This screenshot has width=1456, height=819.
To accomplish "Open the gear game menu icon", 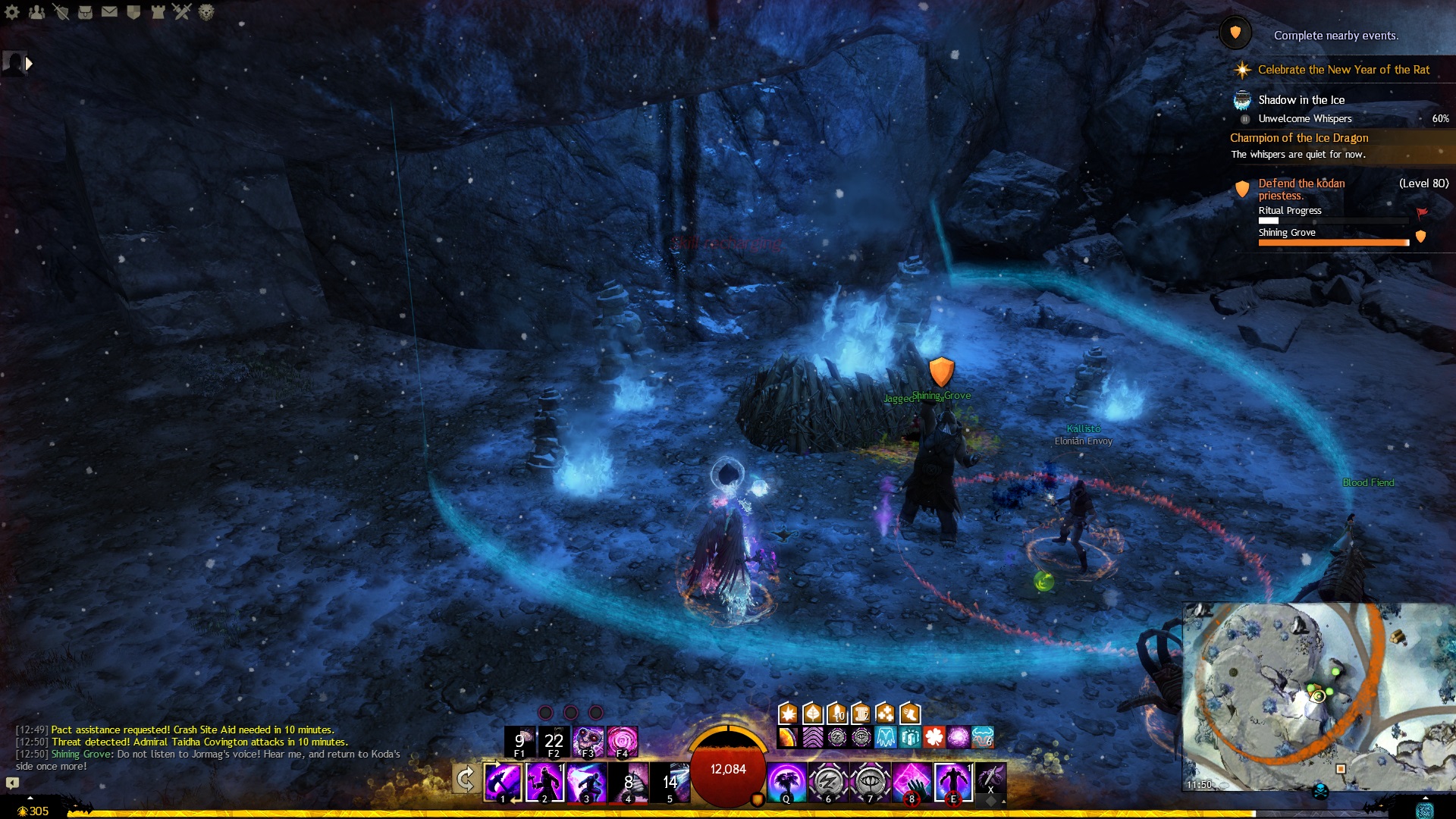I will [12, 11].
